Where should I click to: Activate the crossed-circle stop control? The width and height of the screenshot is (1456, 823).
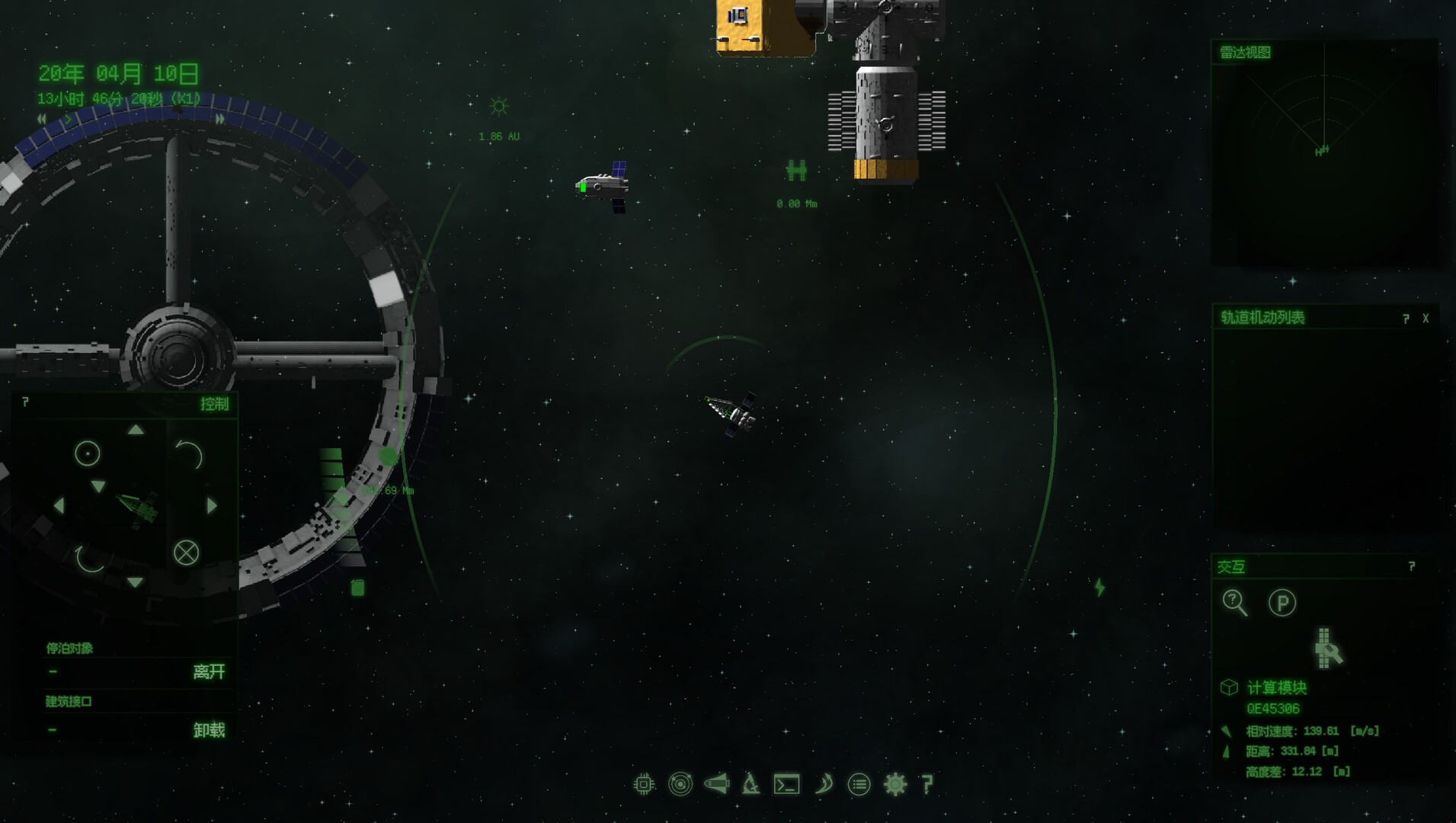click(186, 552)
